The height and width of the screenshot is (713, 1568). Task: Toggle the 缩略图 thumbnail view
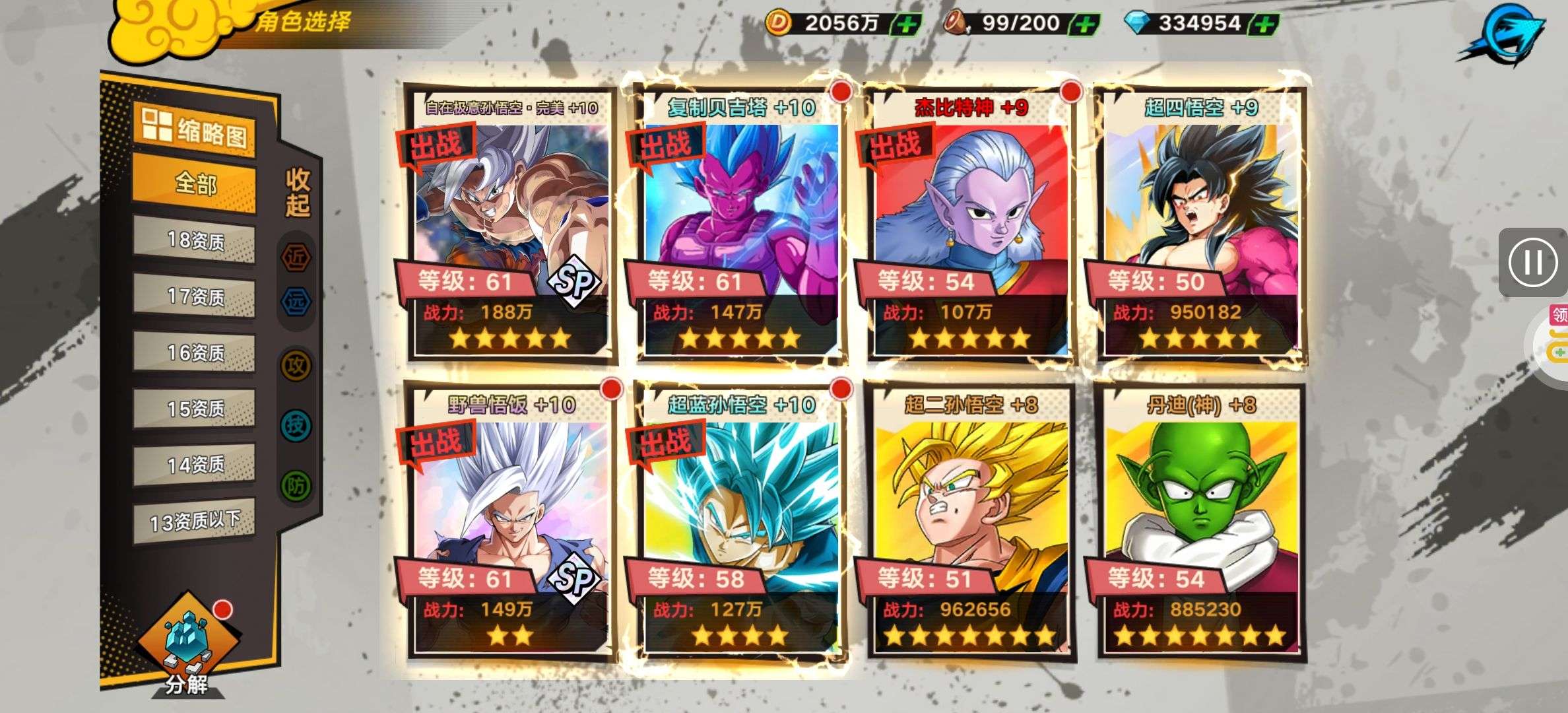195,131
